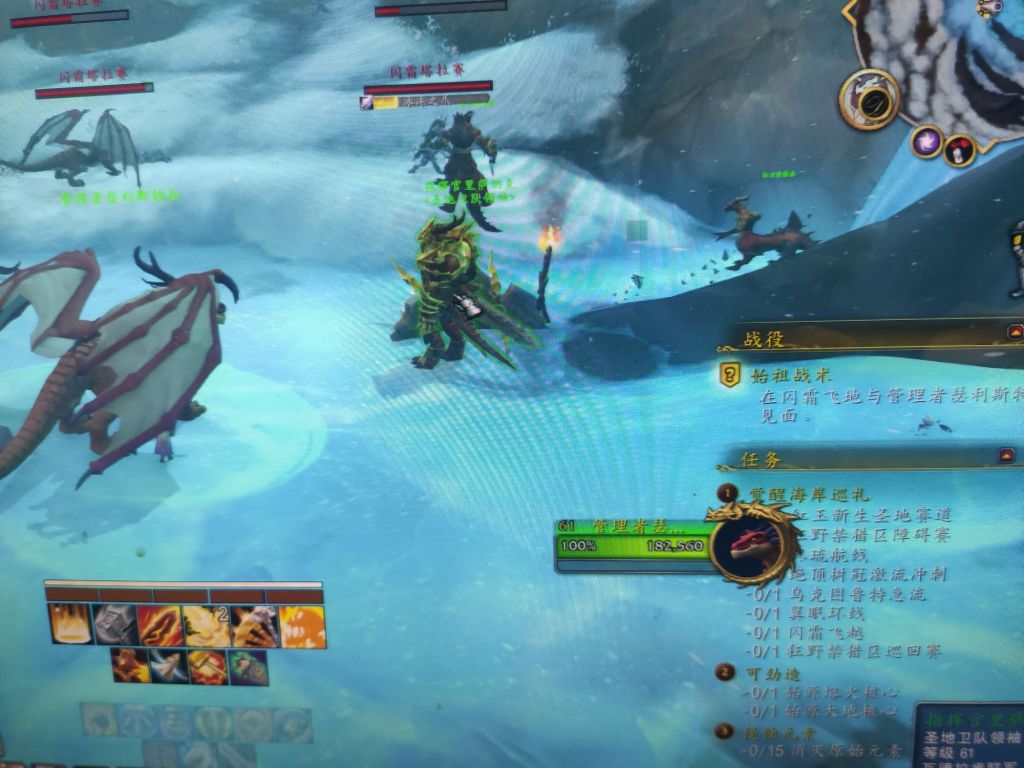Use the ability showing two charges
Viewport: 1024px width, 768px height.
click(207, 626)
